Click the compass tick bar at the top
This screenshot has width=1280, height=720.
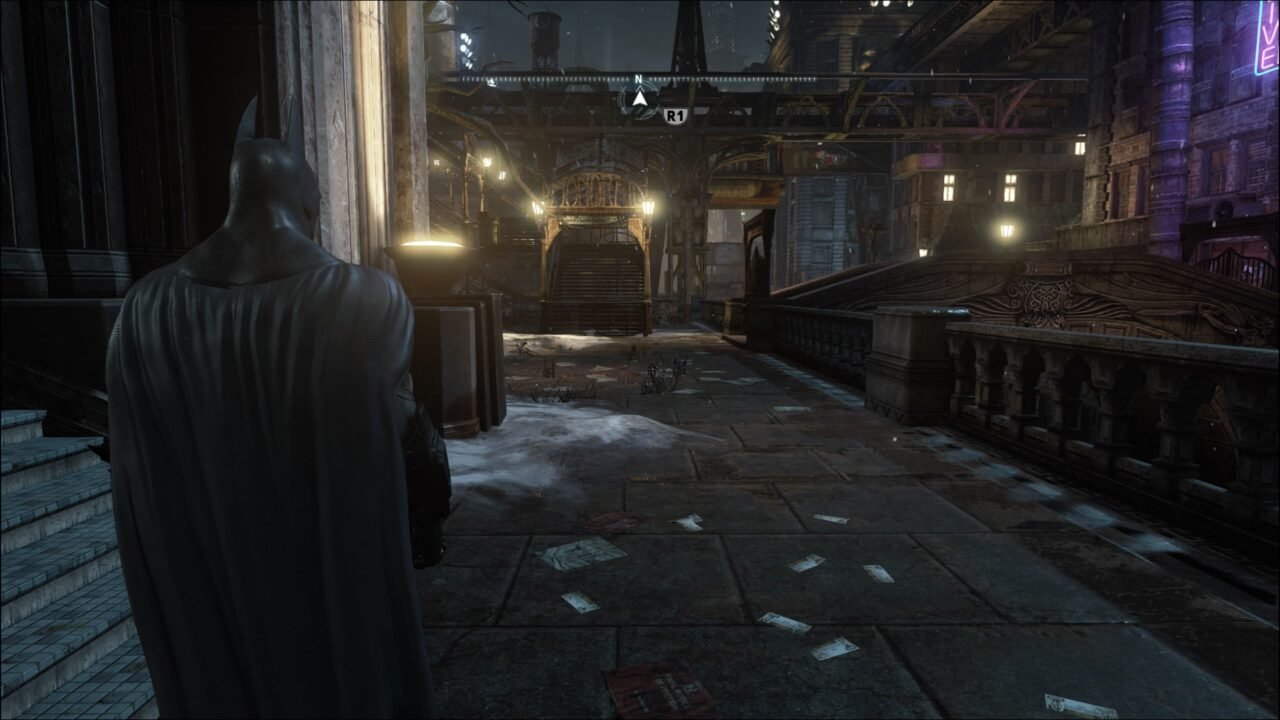click(750, 78)
